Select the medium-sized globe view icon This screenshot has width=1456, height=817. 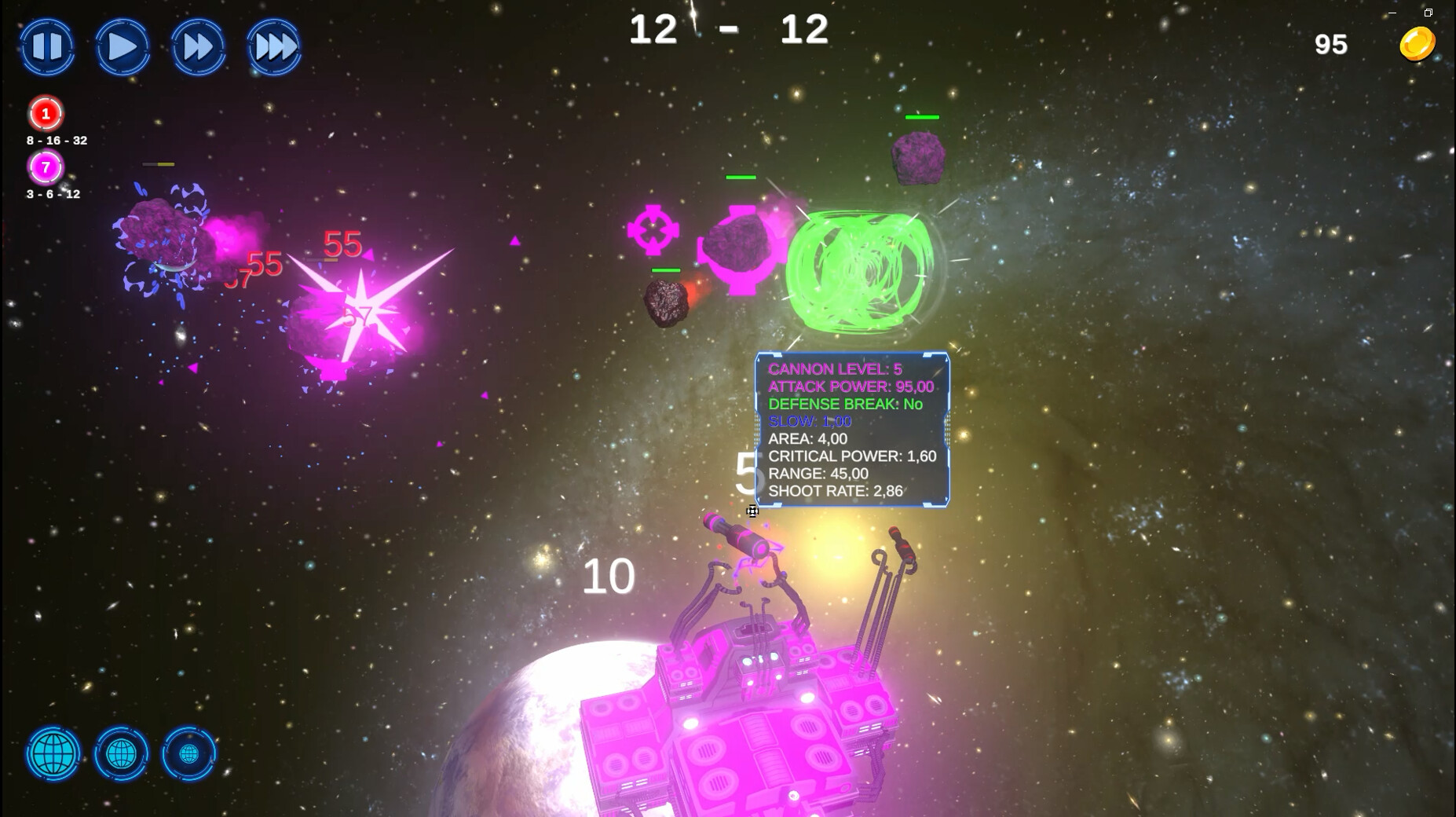(122, 754)
